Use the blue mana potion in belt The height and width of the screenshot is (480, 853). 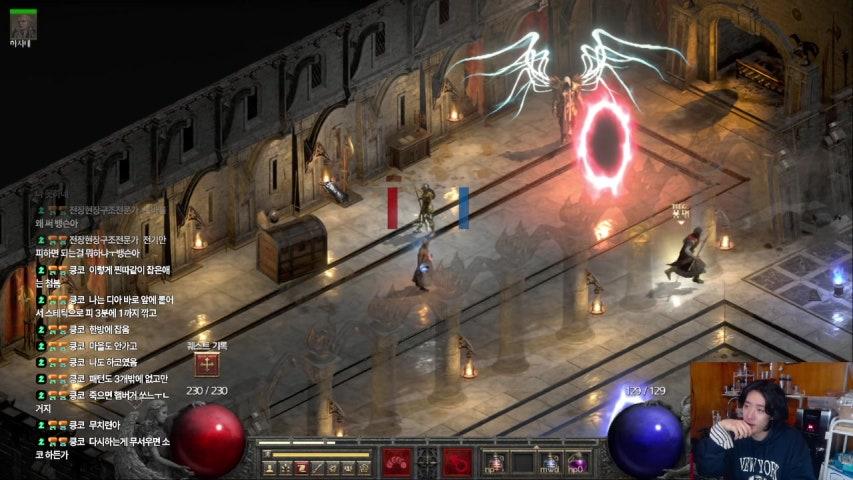point(549,463)
